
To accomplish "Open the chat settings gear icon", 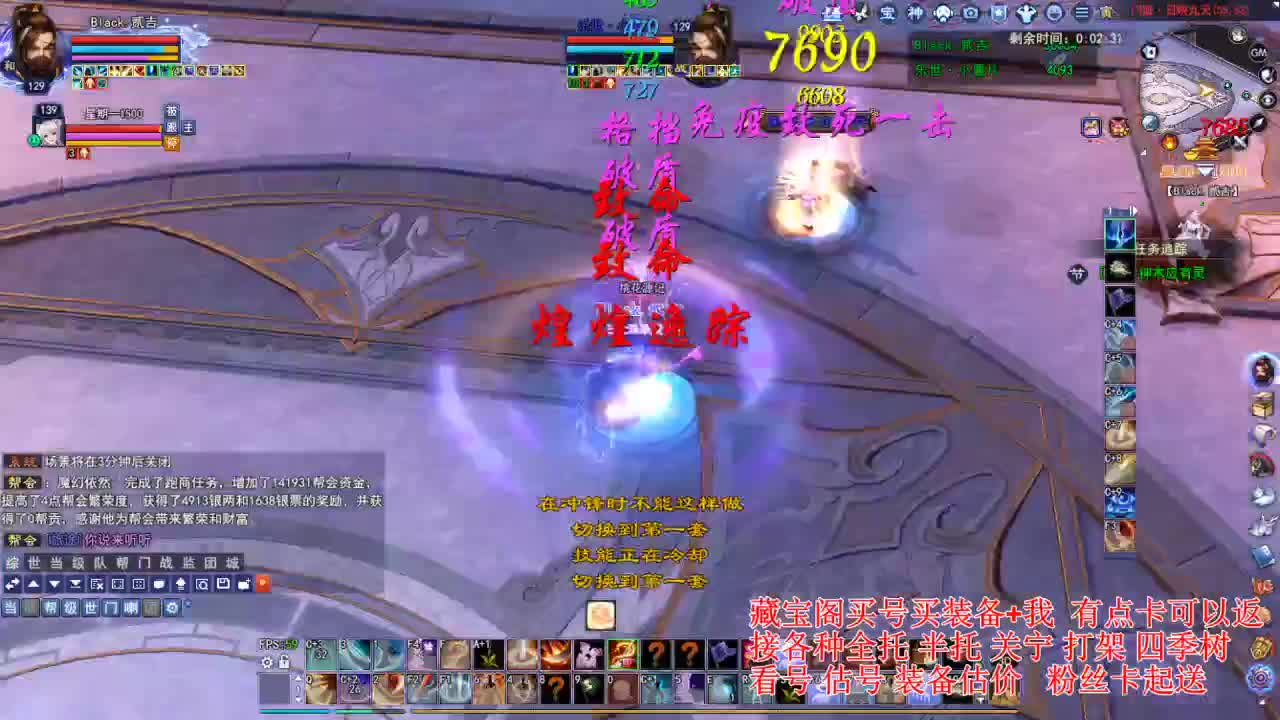I will tap(173, 608).
